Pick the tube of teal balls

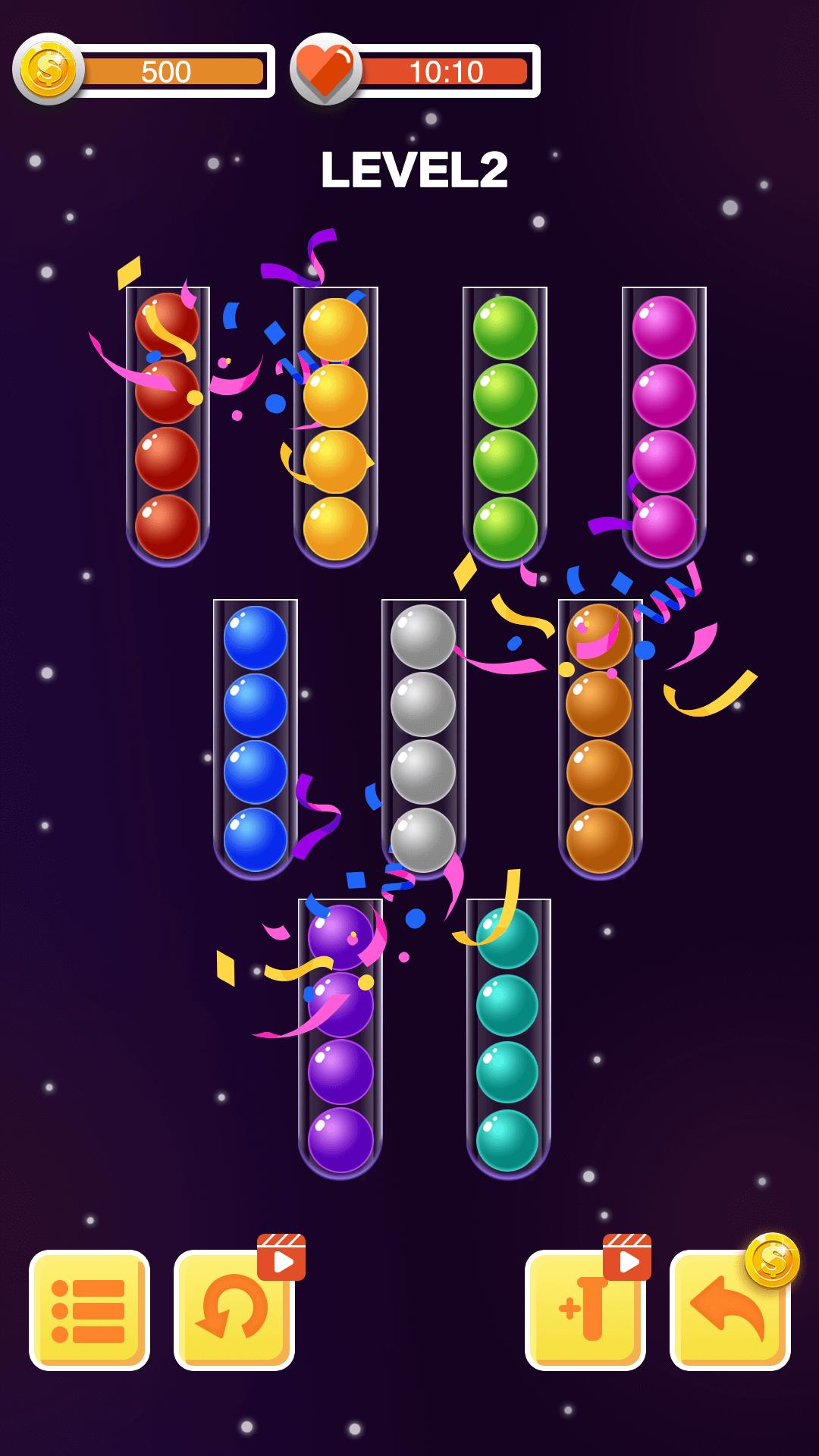pos(508,1037)
